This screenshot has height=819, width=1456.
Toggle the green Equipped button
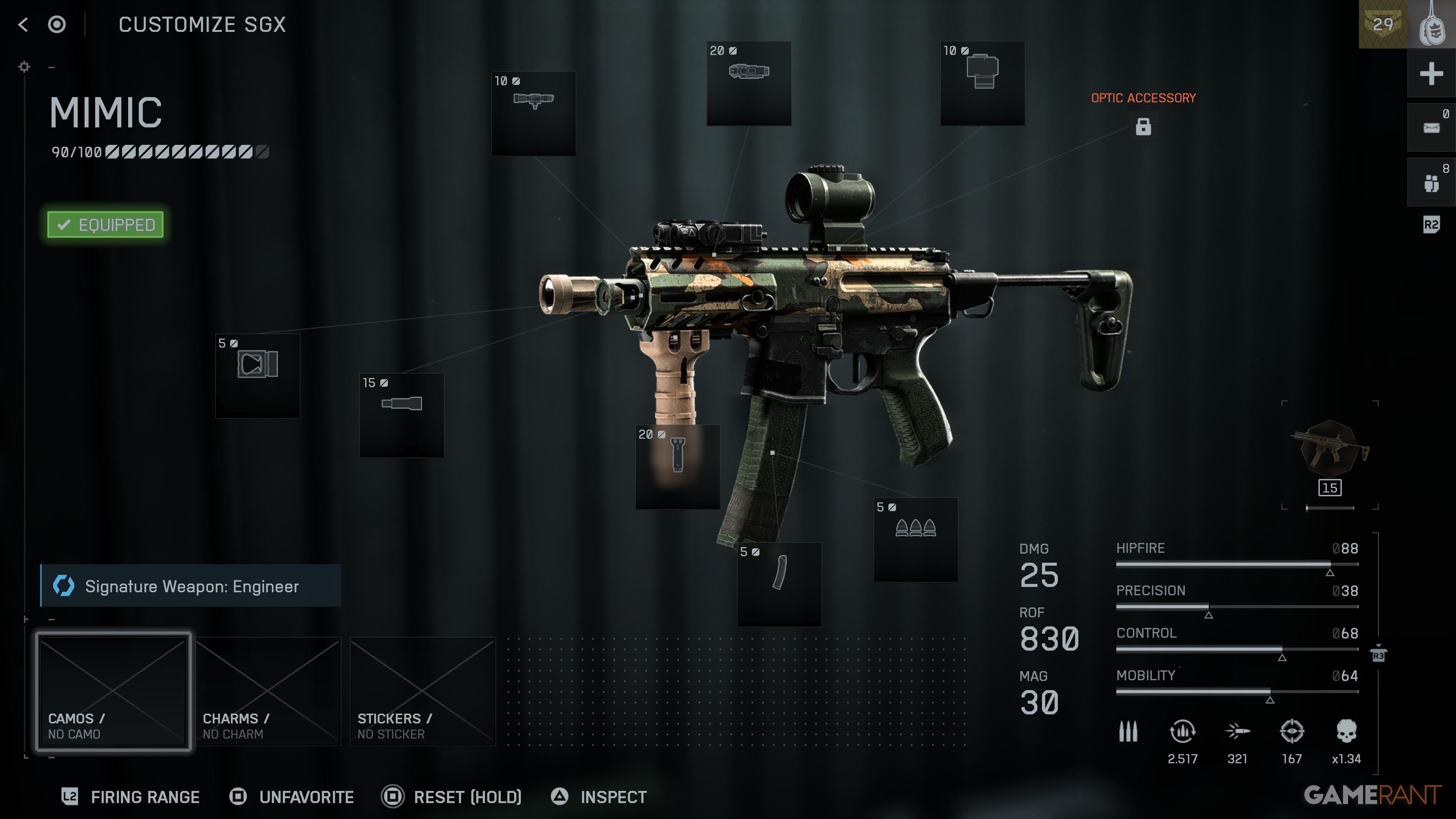click(x=106, y=225)
